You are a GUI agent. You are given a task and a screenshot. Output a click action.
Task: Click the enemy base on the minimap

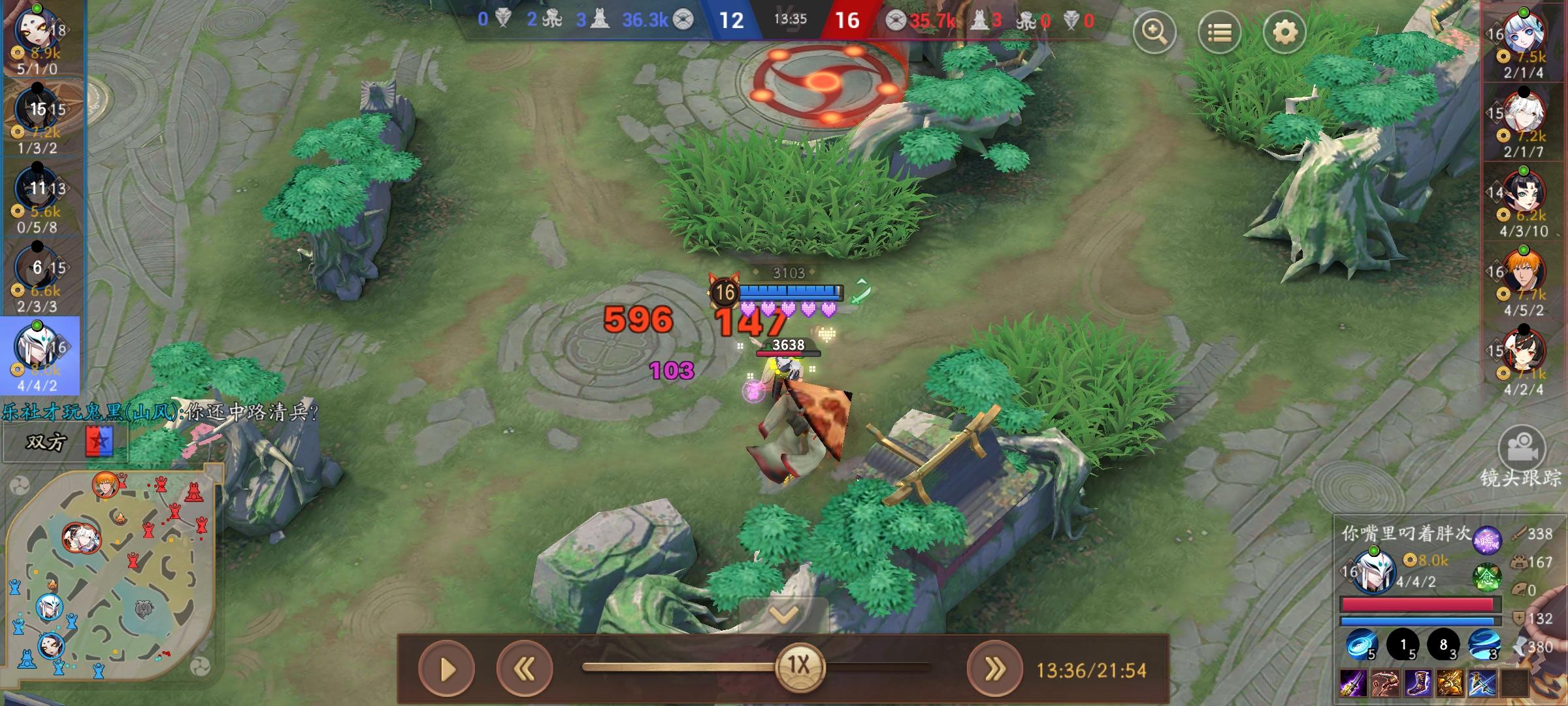(x=195, y=492)
